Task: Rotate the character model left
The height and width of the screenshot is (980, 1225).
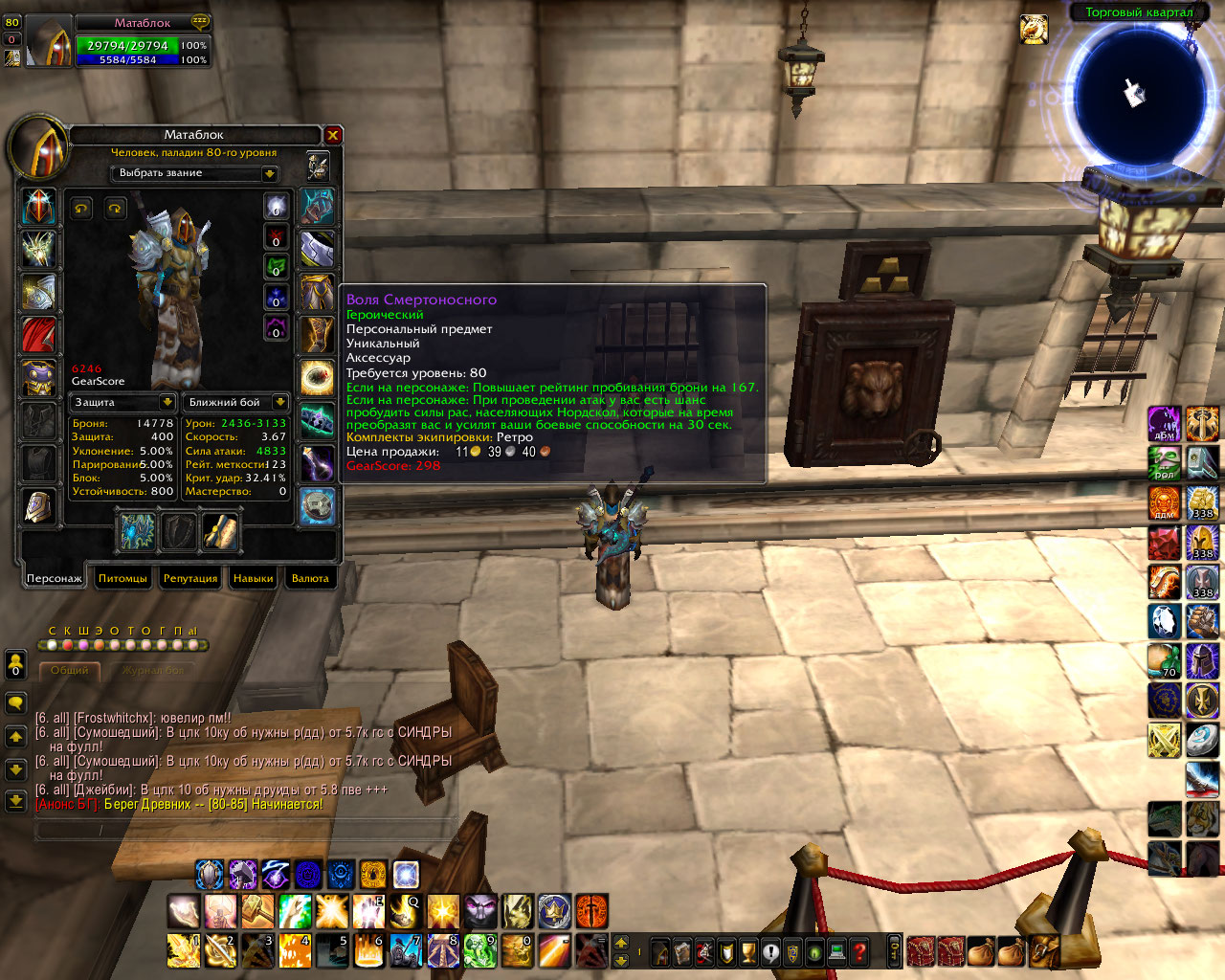Action: 81,208
